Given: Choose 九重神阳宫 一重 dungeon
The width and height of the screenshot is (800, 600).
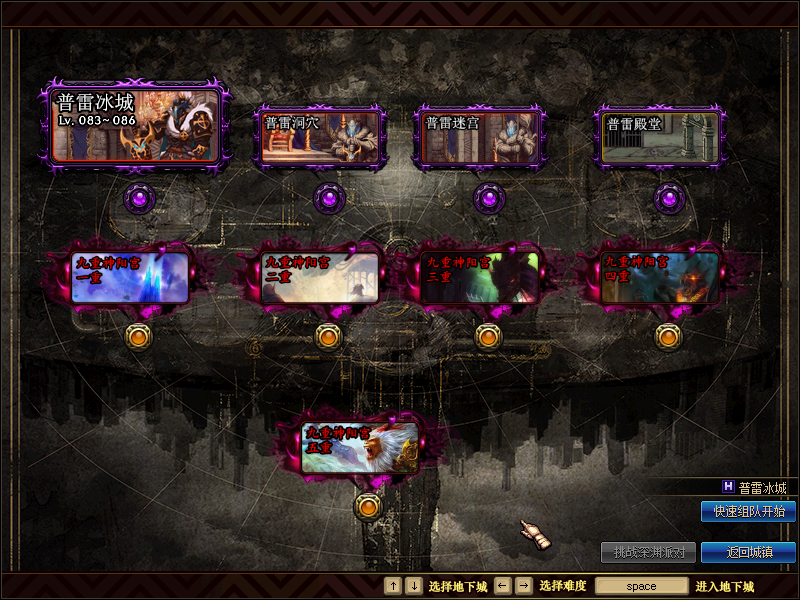Looking at the screenshot, I should (130, 277).
